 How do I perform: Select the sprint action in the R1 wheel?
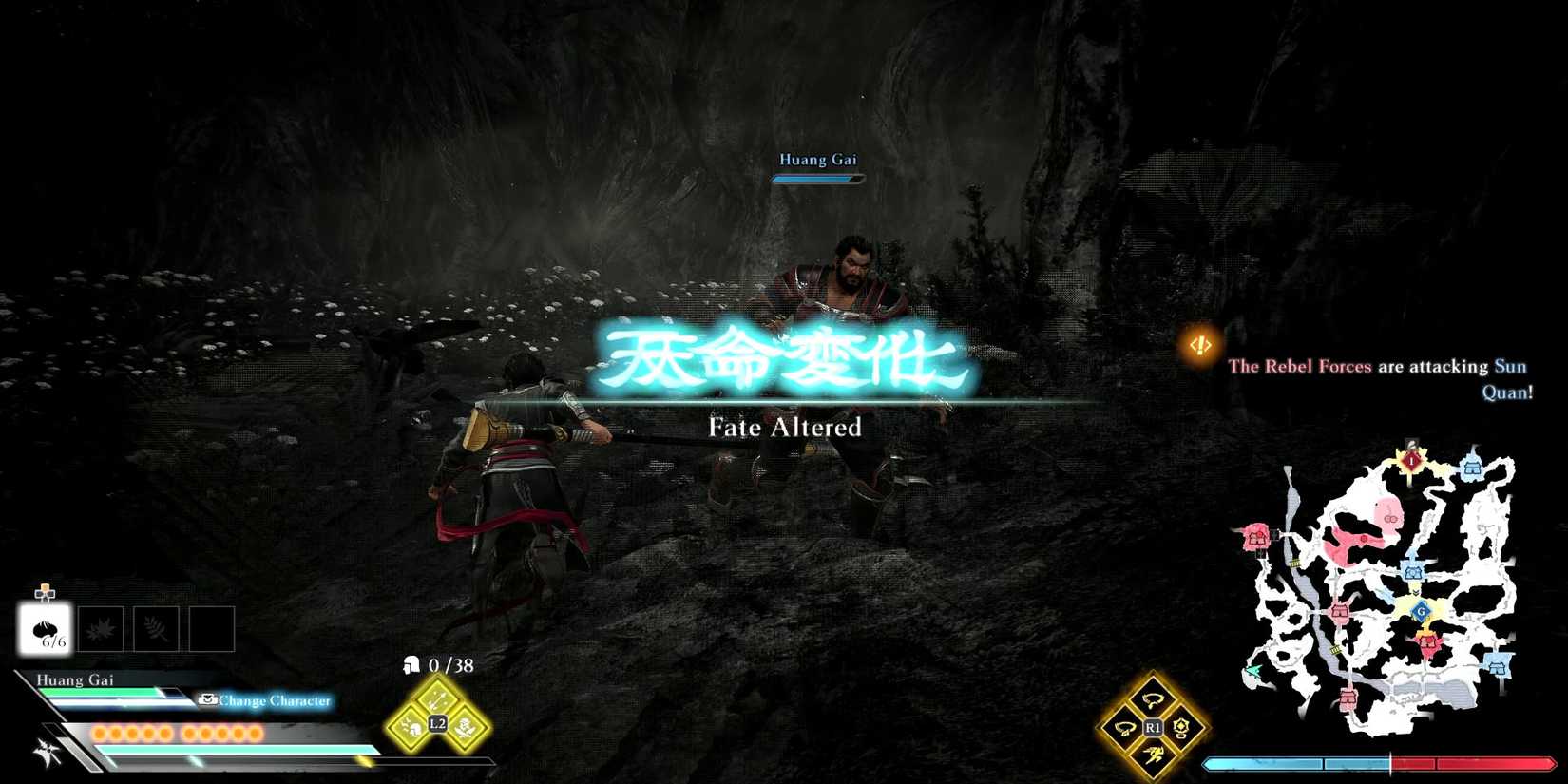click(1154, 754)
